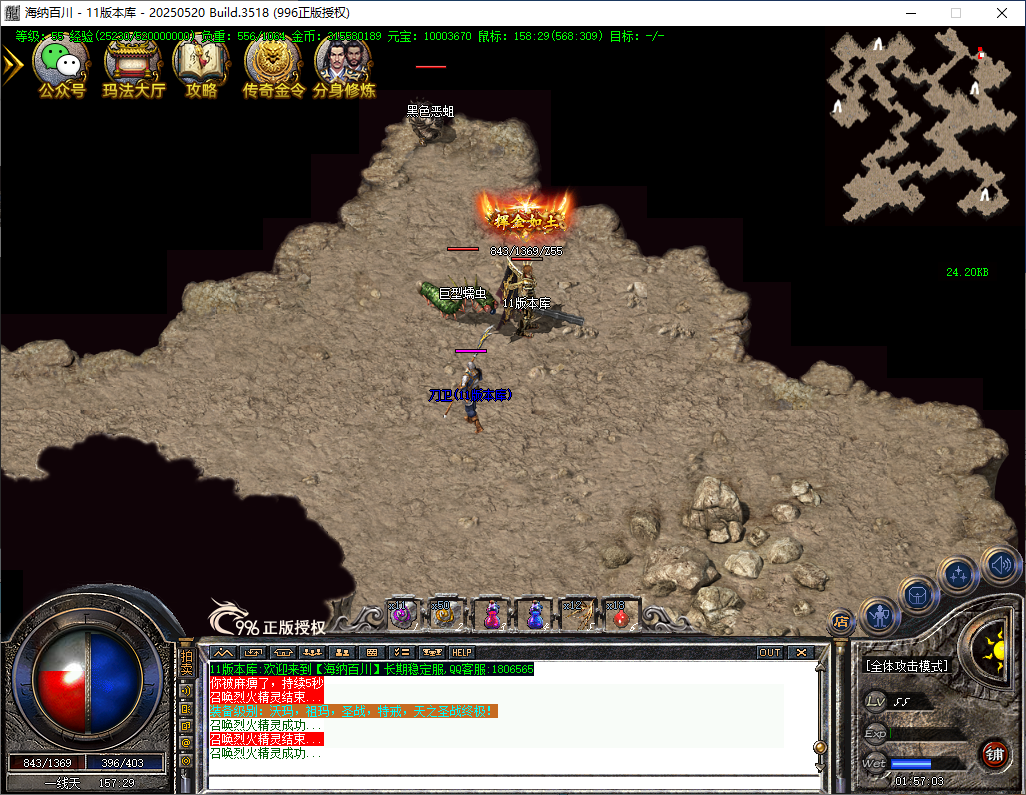Click the OUT button above chat
This screenshot has width=1026, height=795.
pos(769,652)
